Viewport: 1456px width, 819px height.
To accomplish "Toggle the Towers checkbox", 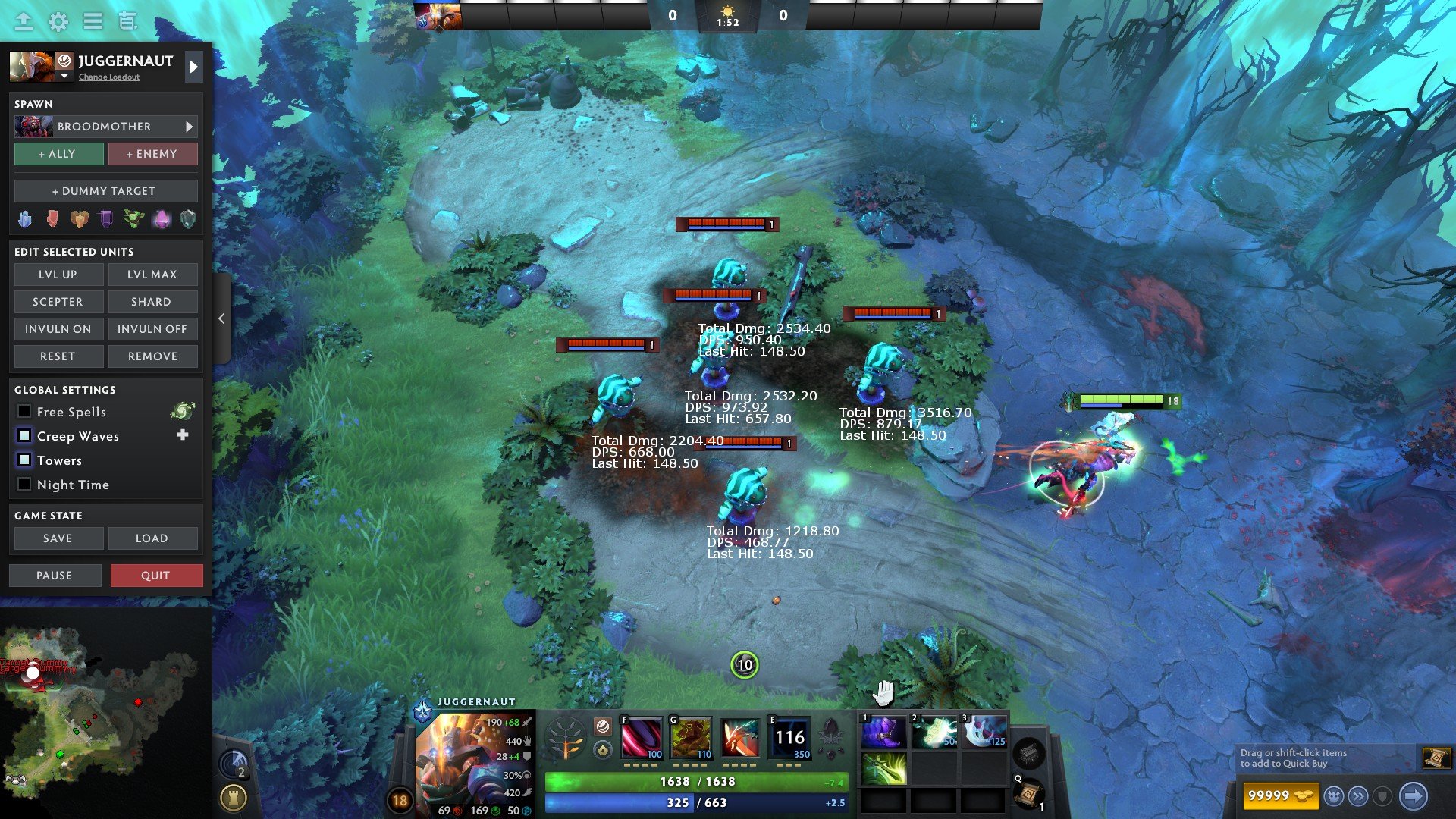I will 24,460.
